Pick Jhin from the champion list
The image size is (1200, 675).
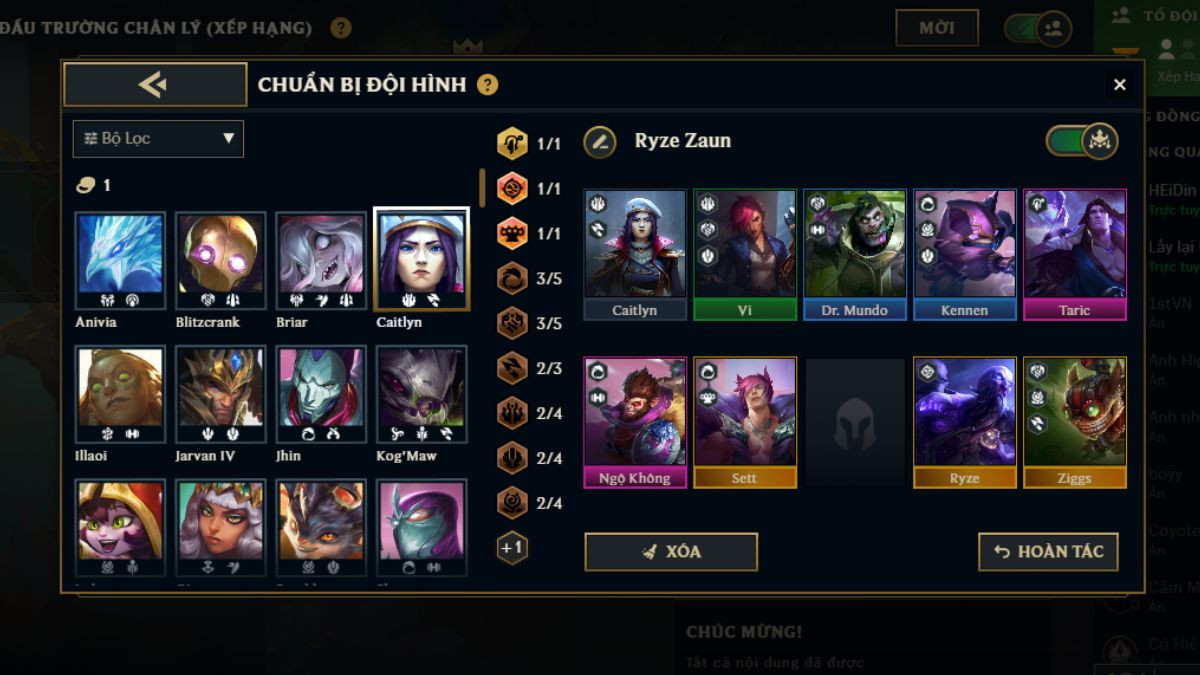[x=321, y=394]
